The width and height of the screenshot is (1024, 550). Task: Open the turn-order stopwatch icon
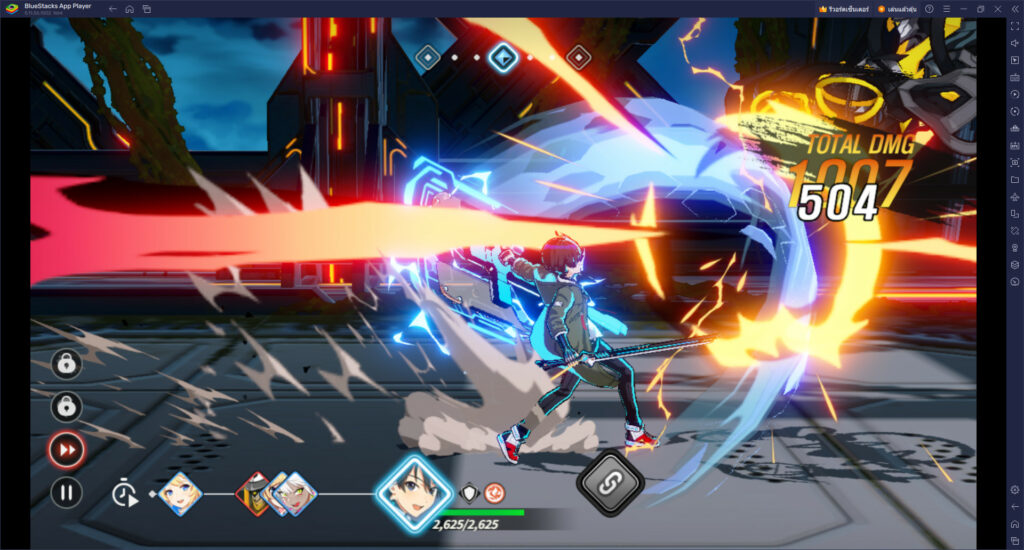(x=125, y=493)
